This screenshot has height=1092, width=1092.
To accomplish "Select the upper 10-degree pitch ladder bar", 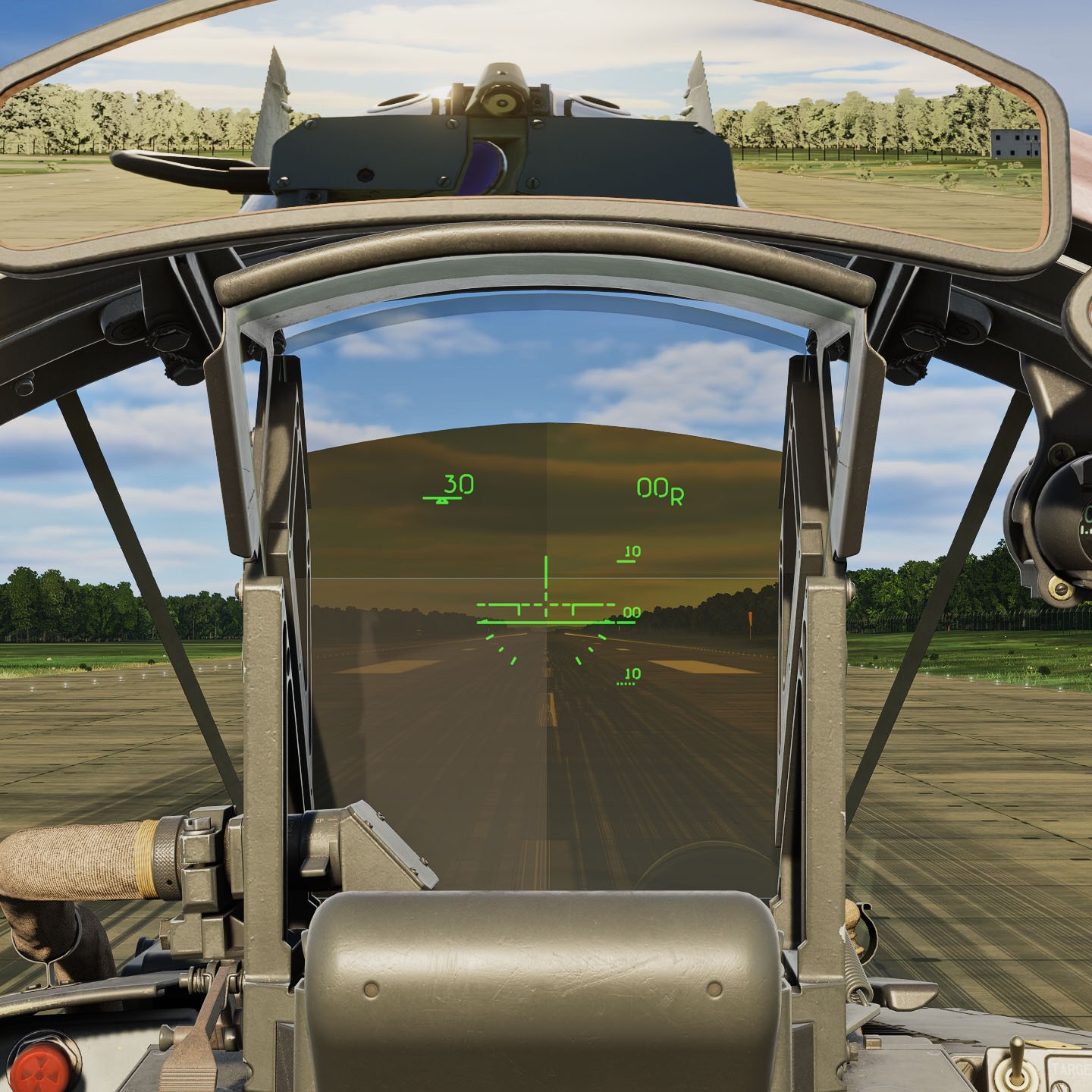I will (628, 555).
